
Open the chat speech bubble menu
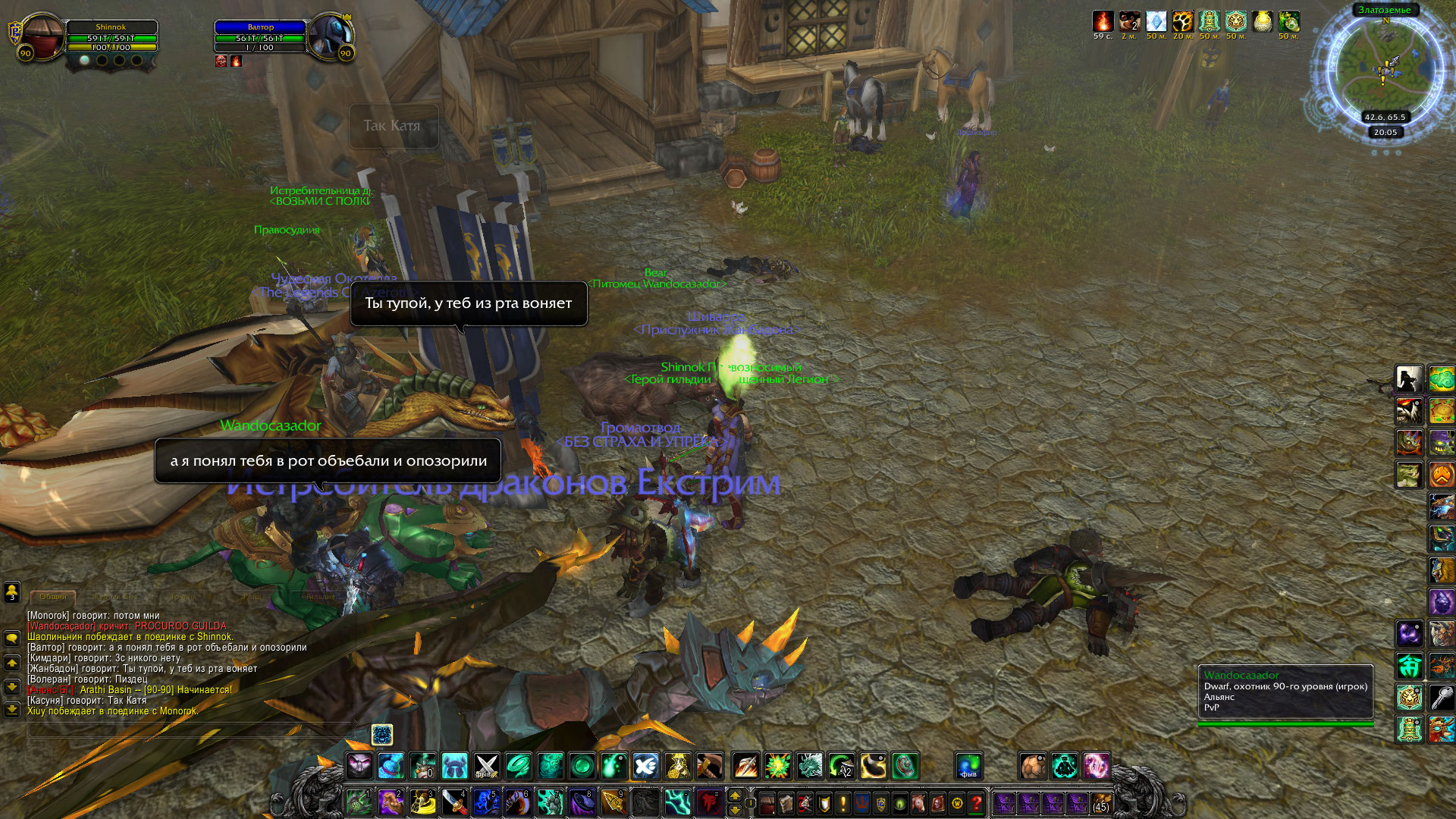12,638
